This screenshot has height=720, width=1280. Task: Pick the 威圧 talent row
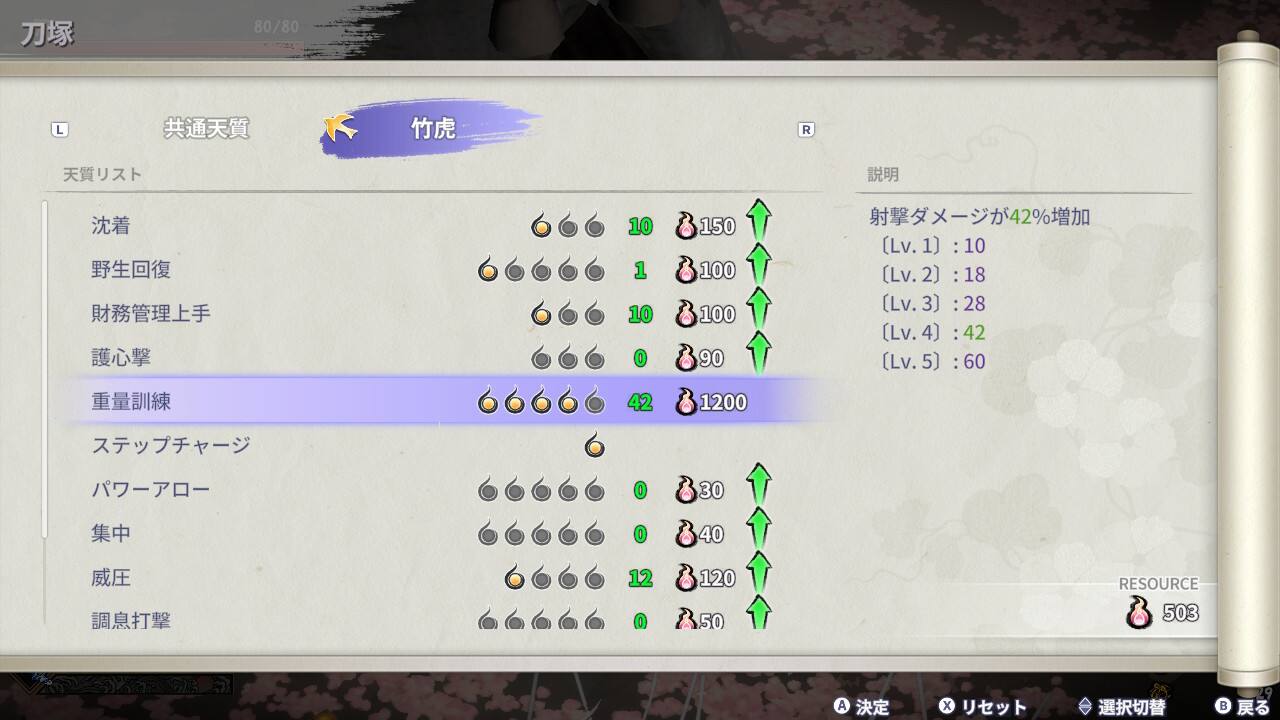(111, 578)
